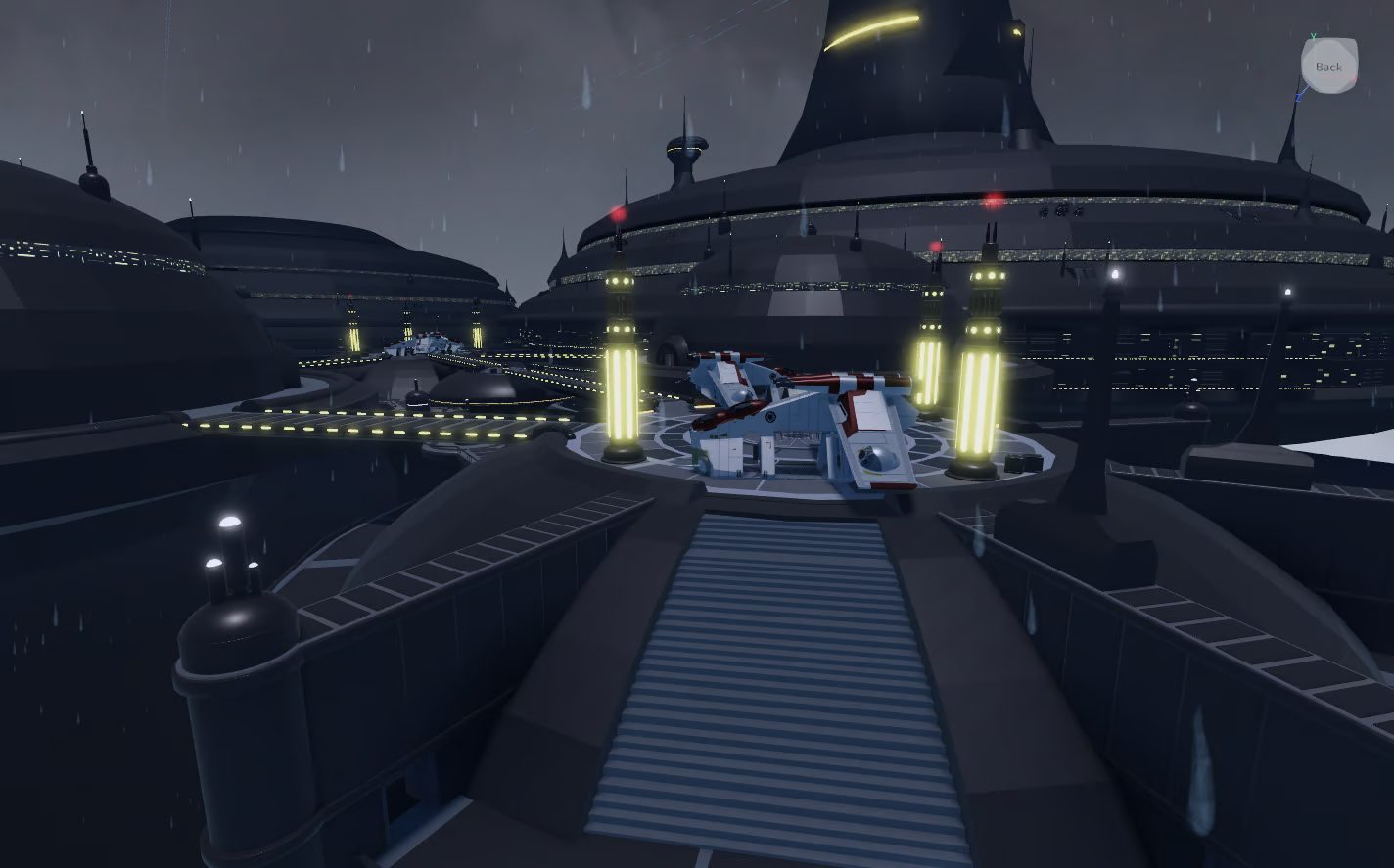Select the green Y axis on the orientation gizmo
The image size is (1394, 868).
coord(1314,36)
